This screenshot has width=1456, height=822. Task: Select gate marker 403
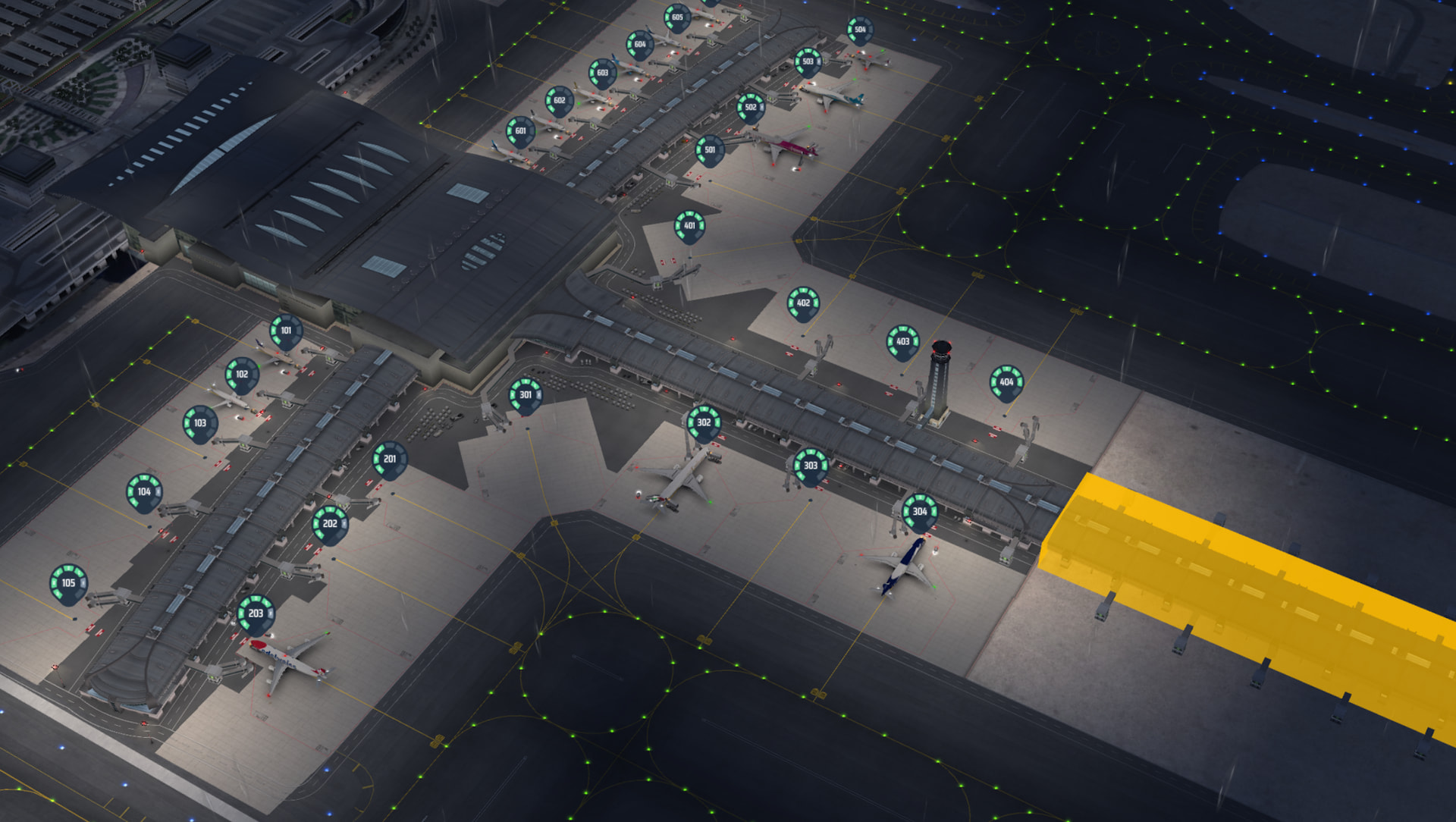coord(902,341)
